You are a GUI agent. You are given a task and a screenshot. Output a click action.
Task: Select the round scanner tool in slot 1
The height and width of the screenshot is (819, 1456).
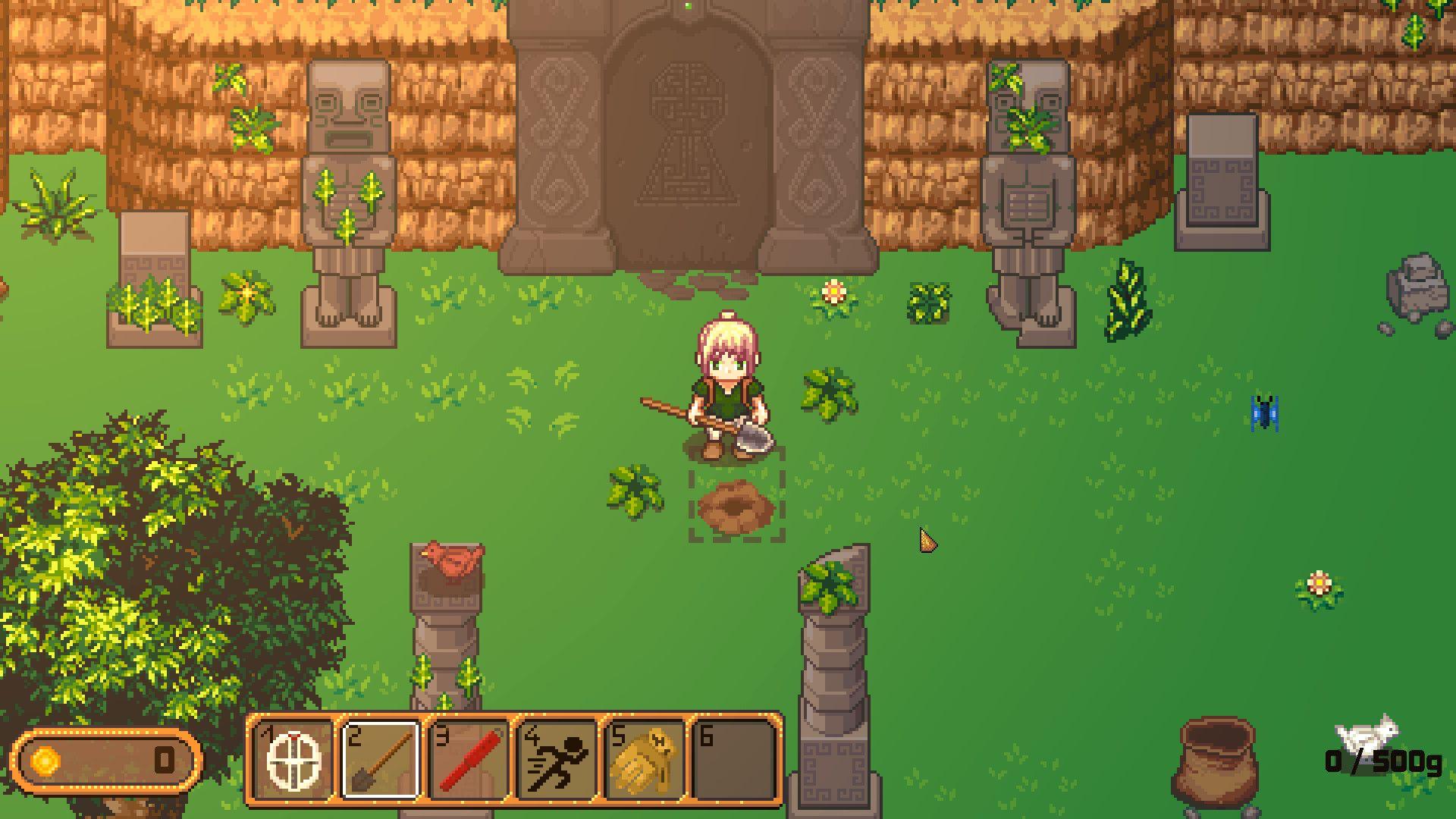(294, 759)
